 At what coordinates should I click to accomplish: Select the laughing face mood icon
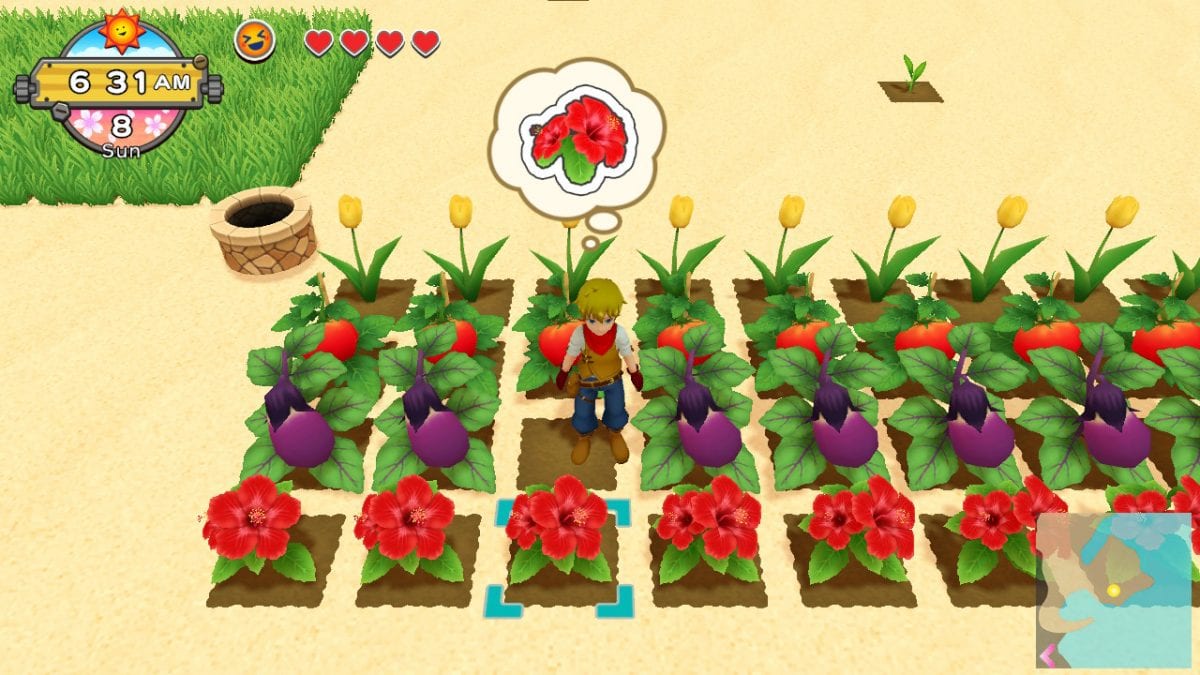click(x=254, y=42)
